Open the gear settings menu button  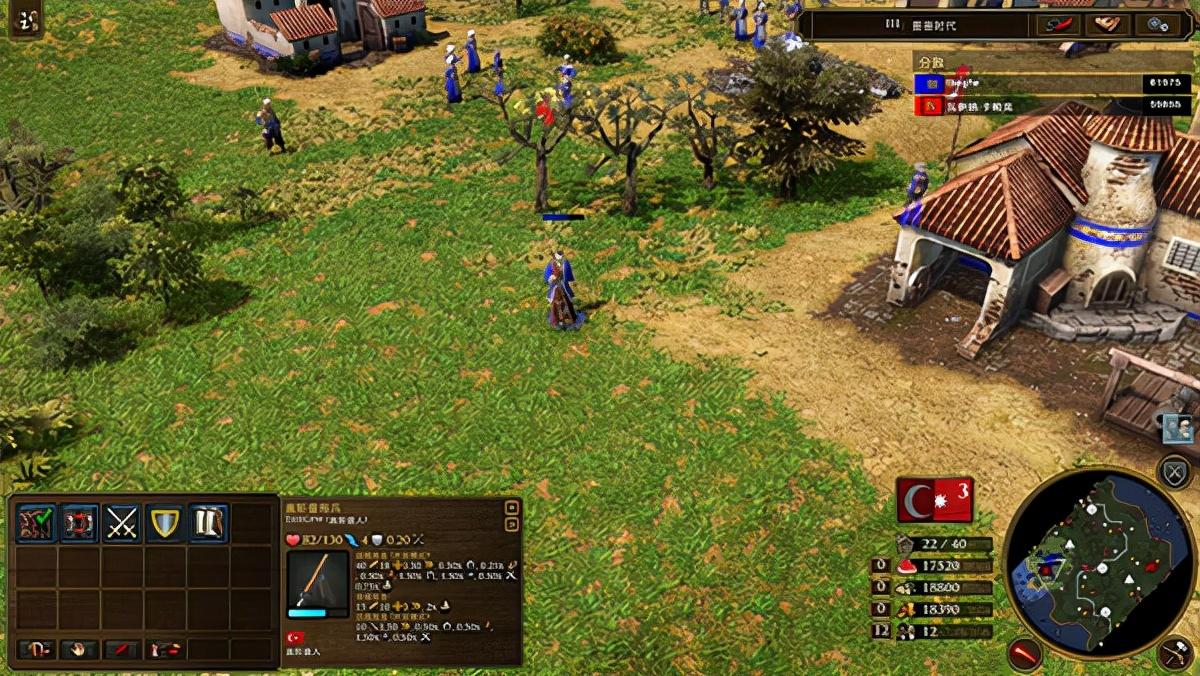pyautogui.click(x=1161, y=25)
